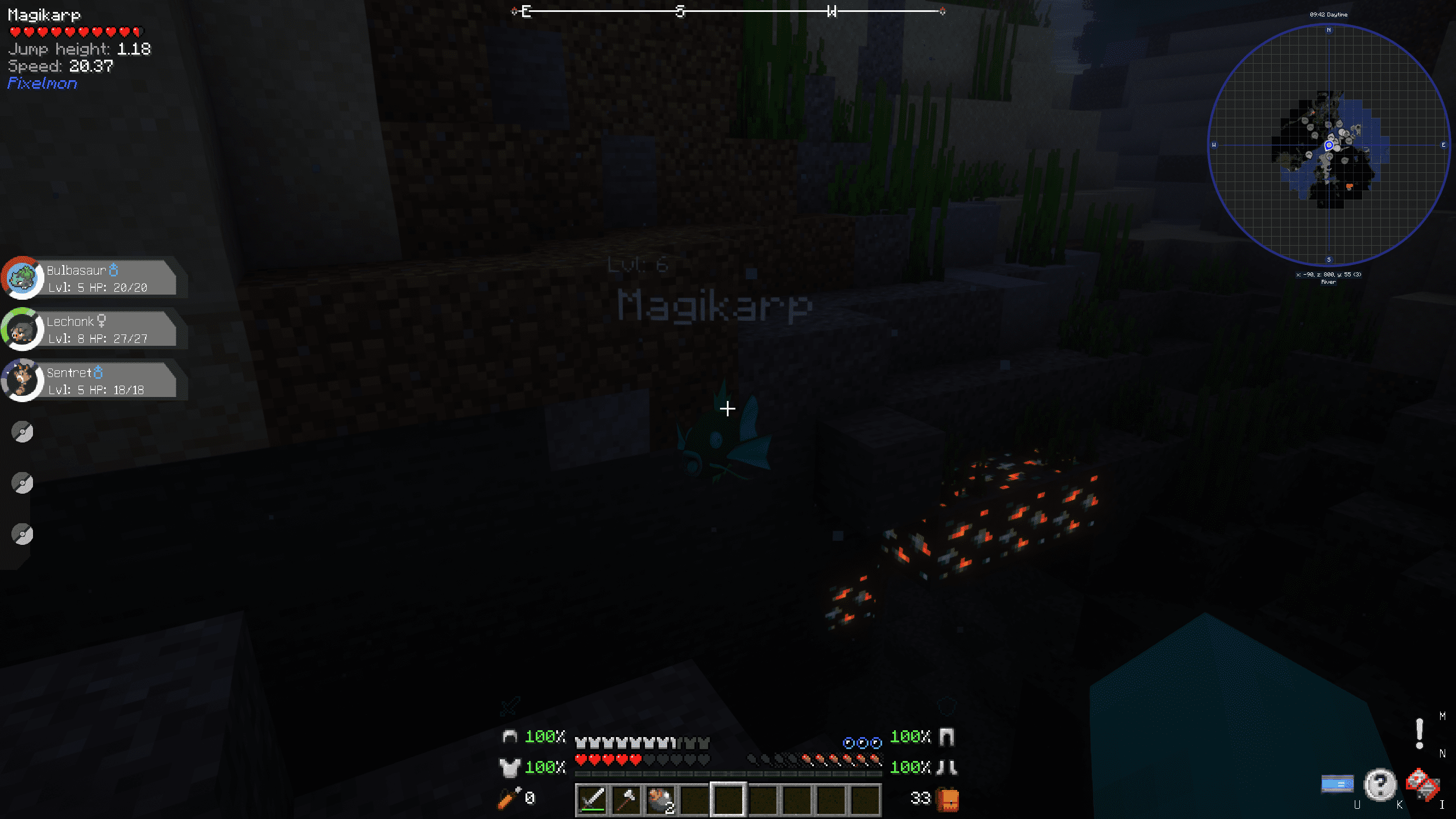
Task: Click the second empty Pokéball party slot
Action: pos(22,482)
